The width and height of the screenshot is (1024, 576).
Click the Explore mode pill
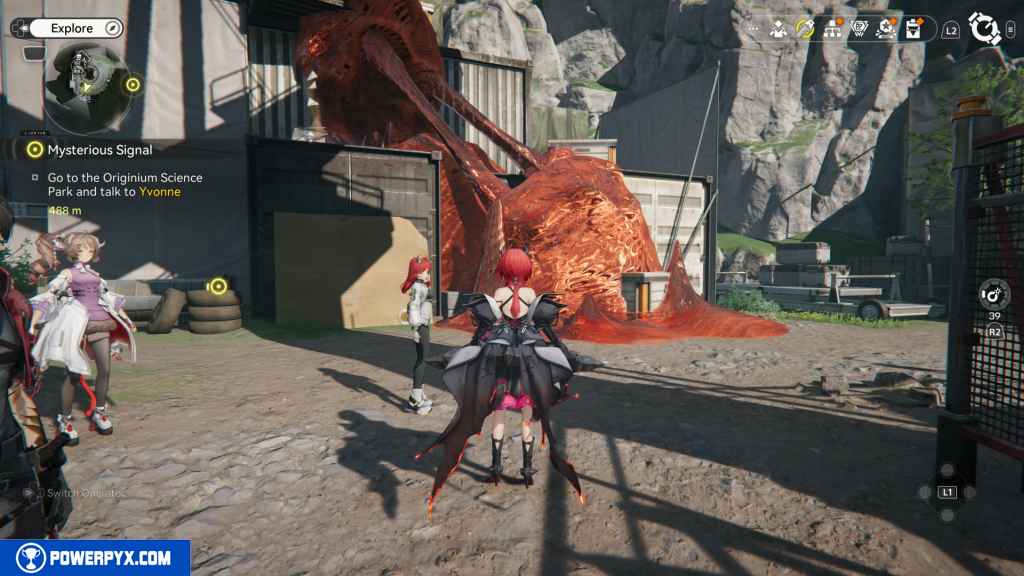(x=72, y=29)
